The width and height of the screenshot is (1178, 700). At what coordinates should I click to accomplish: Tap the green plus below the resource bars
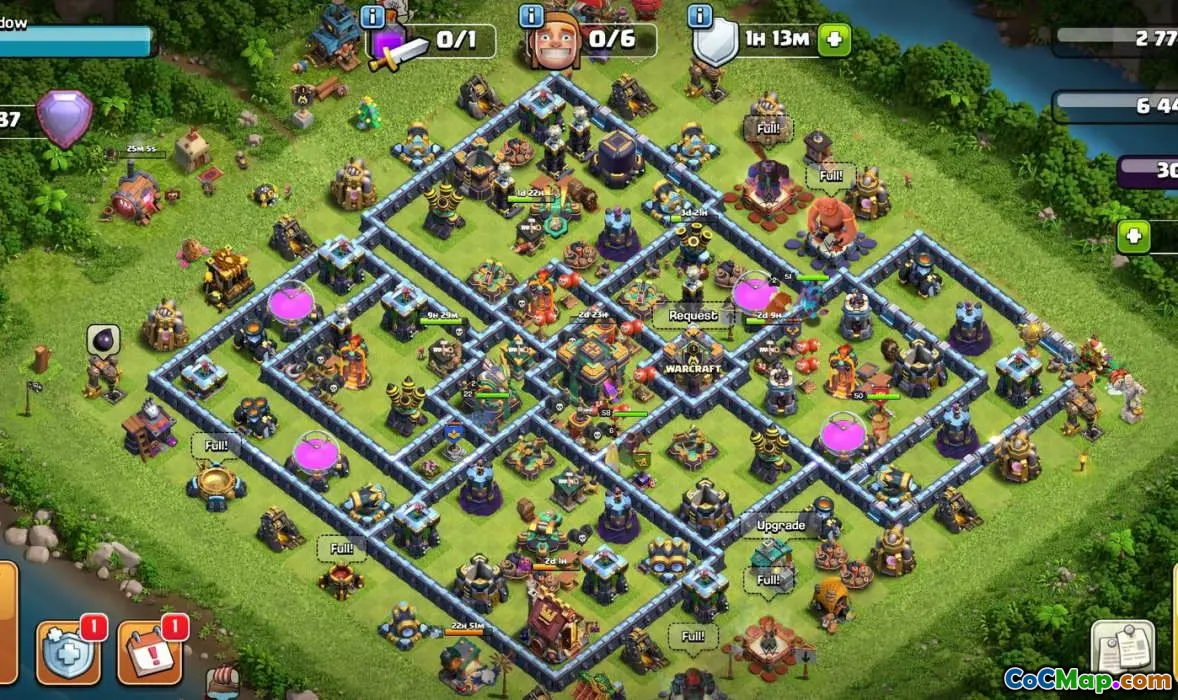coord(1134,238)
